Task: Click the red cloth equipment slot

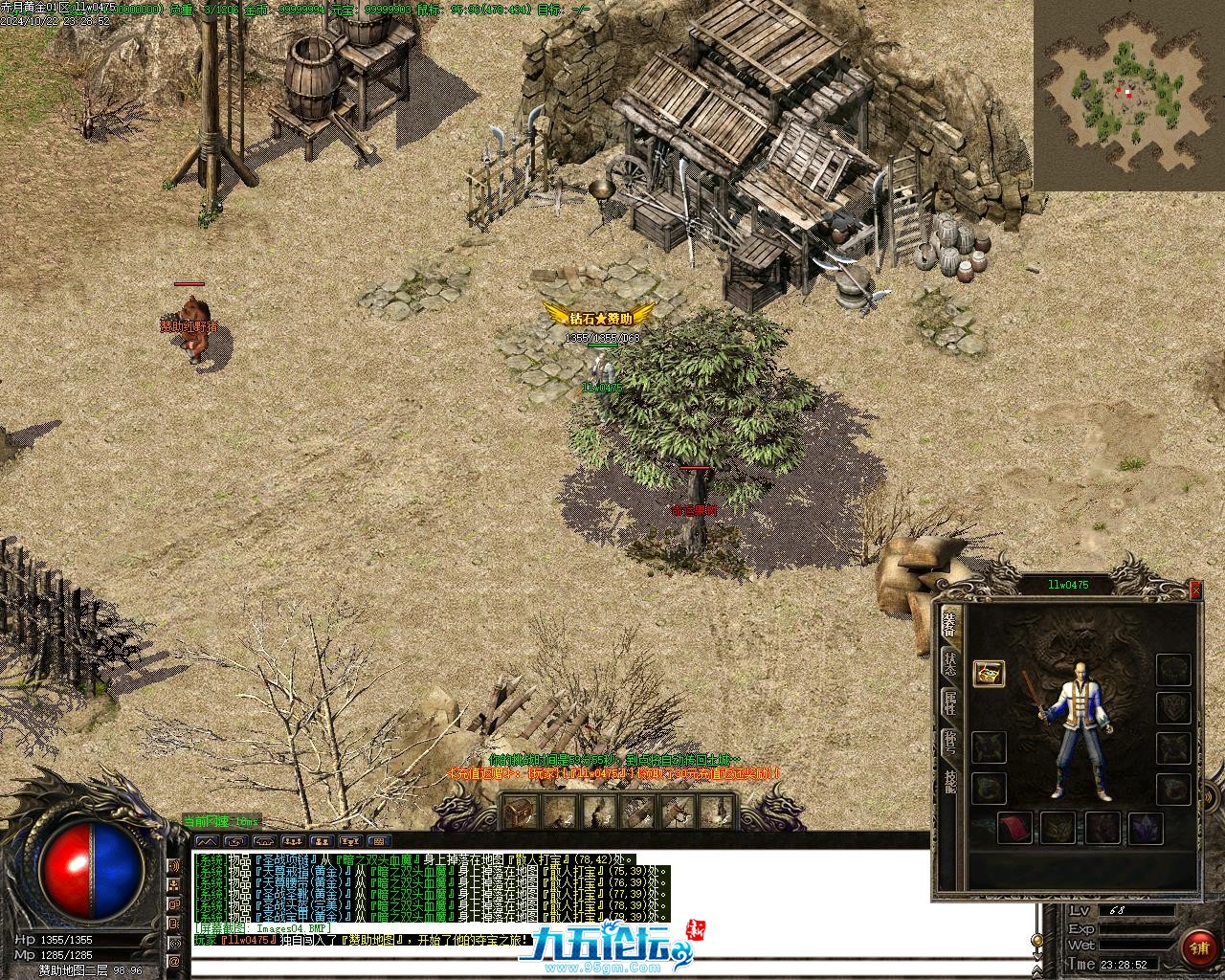Action: [x=1013, y=827]
